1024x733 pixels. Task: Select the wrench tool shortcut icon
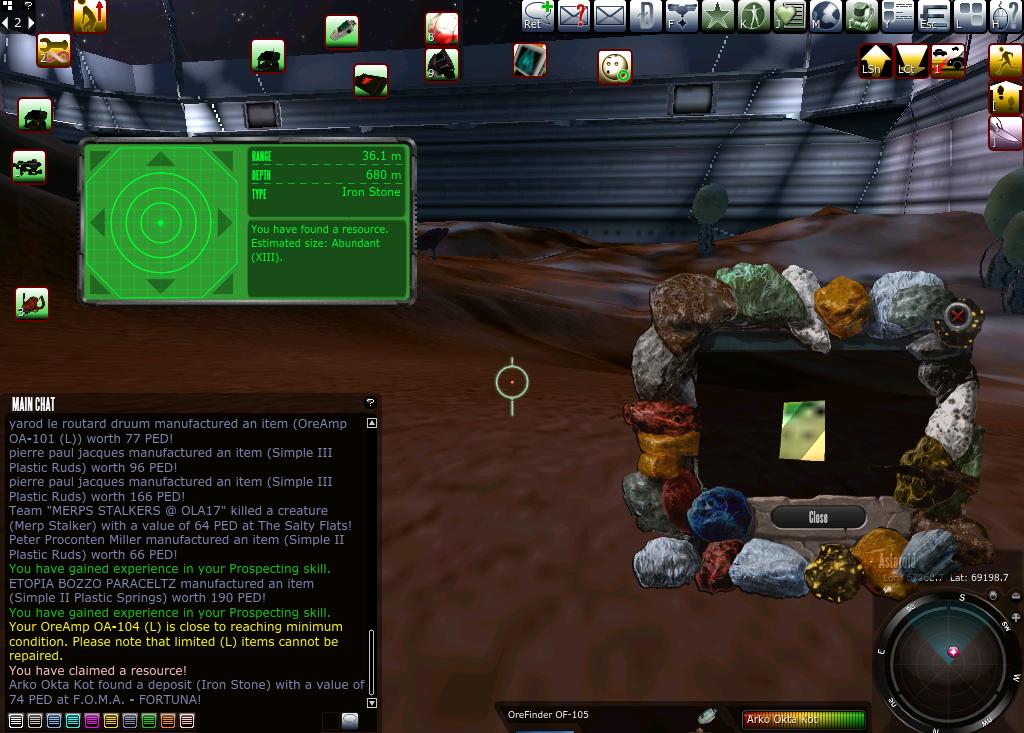[53, 50]
